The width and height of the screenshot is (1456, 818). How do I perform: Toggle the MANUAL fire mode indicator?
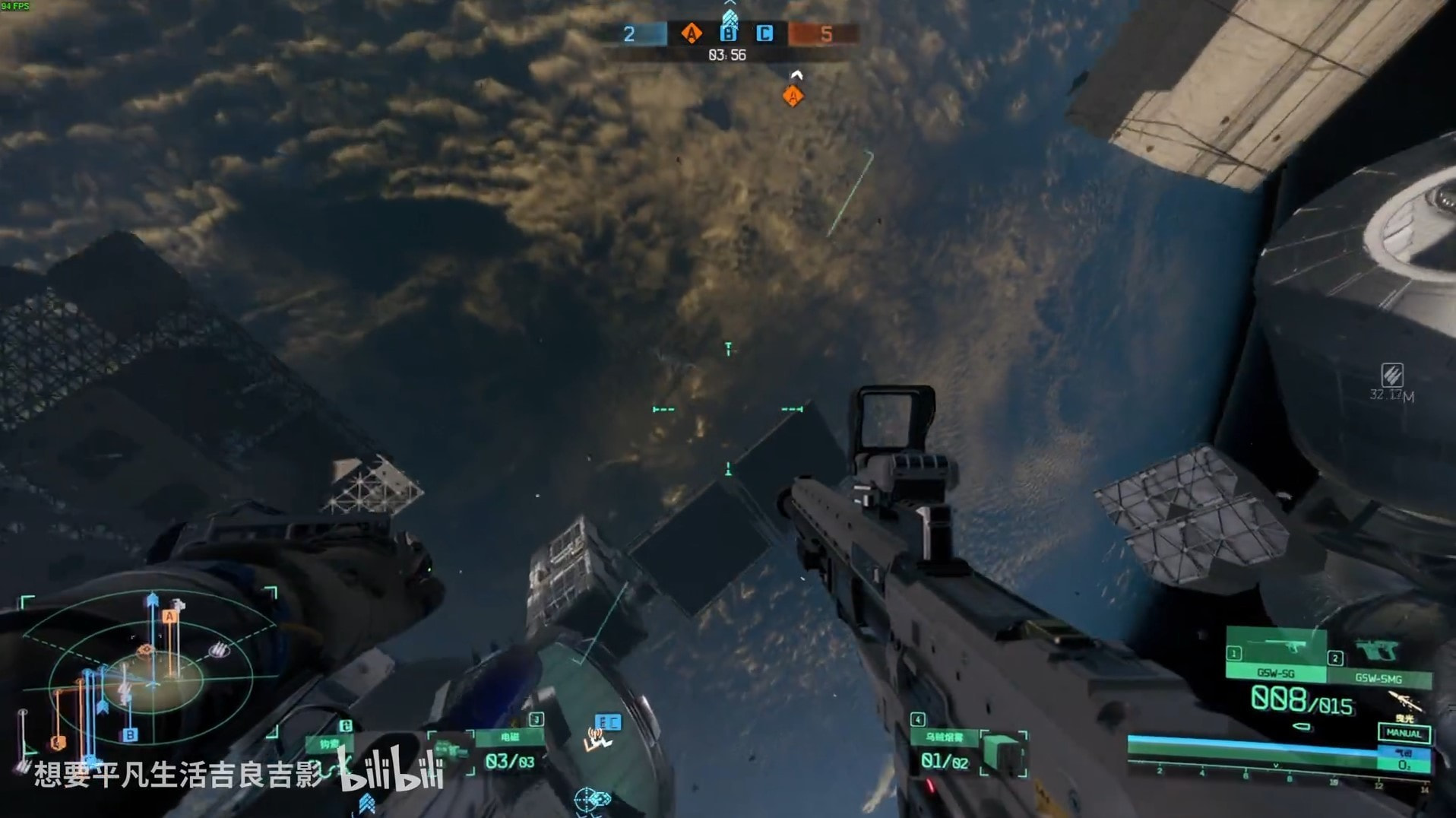[1404, 734]
